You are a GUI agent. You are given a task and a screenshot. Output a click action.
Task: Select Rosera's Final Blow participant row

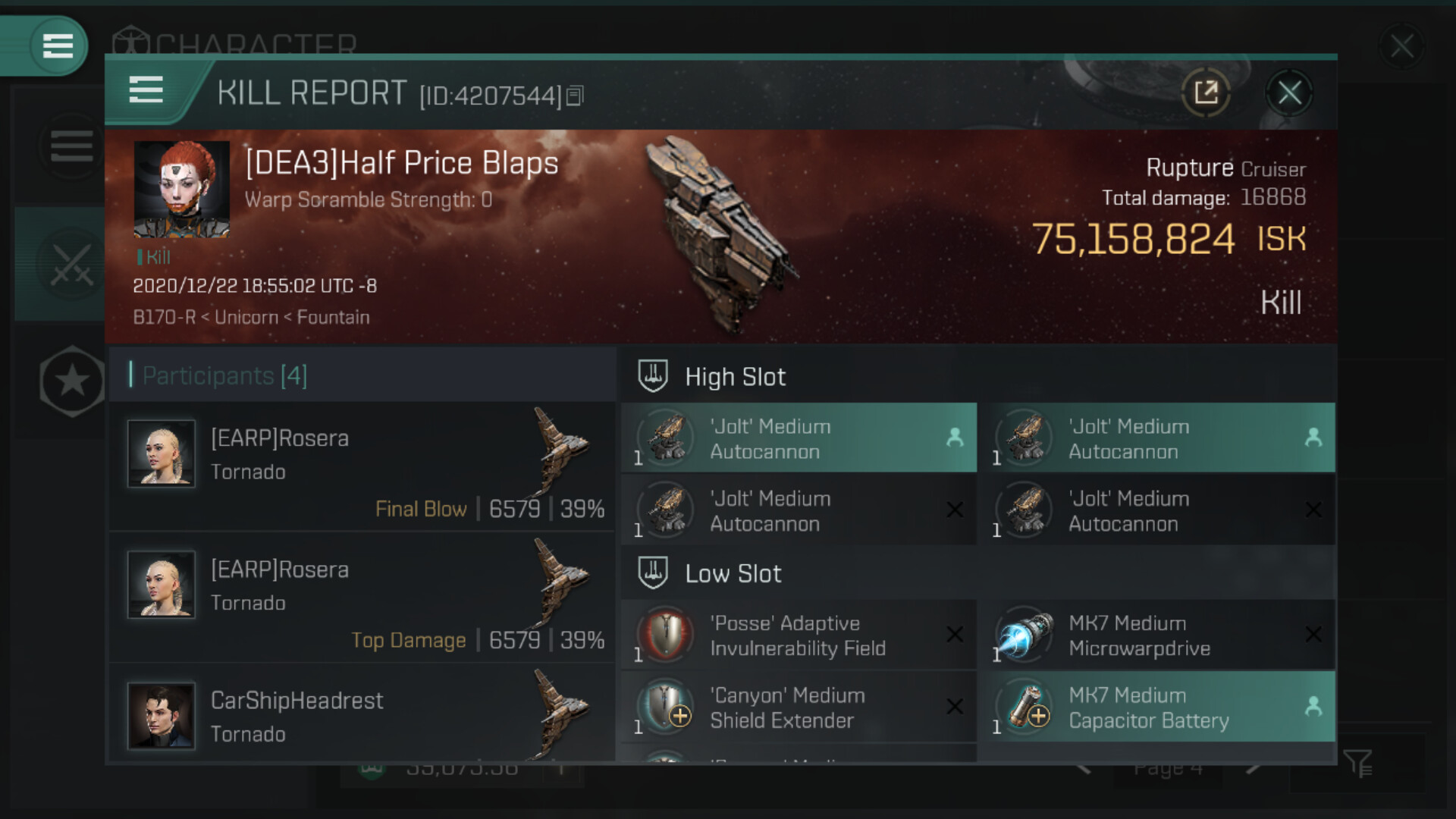(x=362, y=466)
